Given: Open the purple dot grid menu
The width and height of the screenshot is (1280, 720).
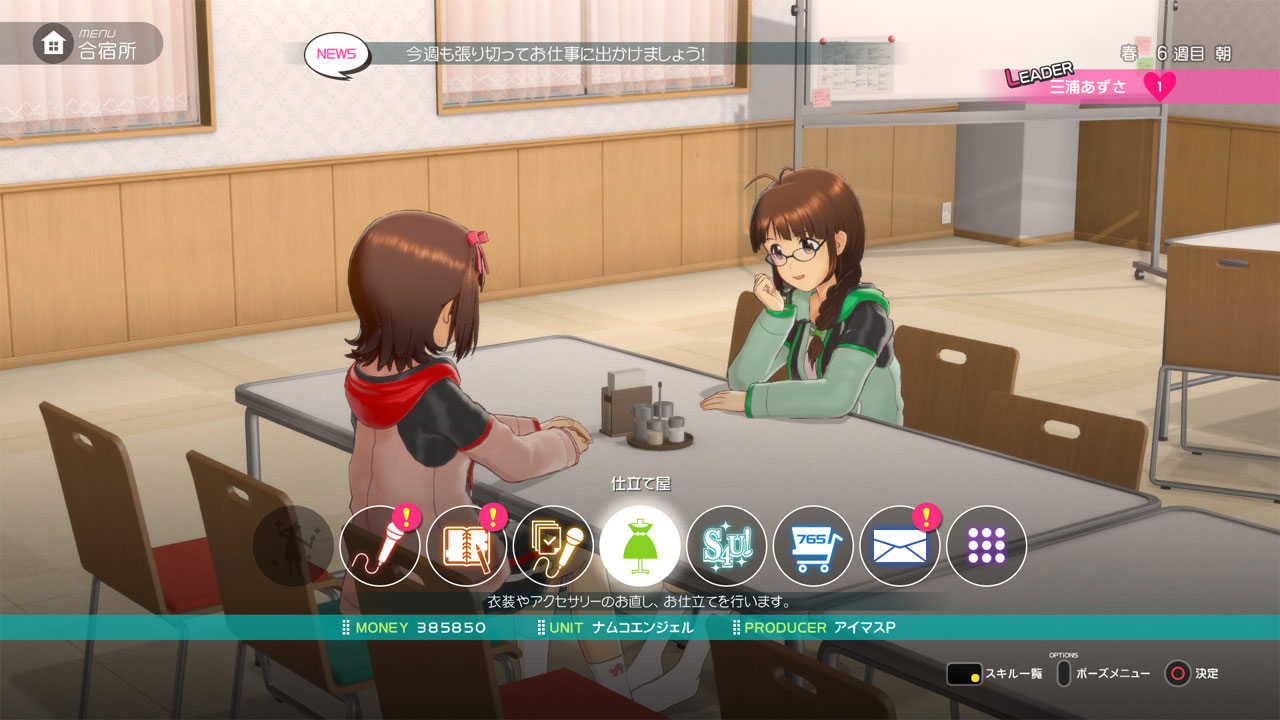Looking at the screenshot, I should point(986,546).
